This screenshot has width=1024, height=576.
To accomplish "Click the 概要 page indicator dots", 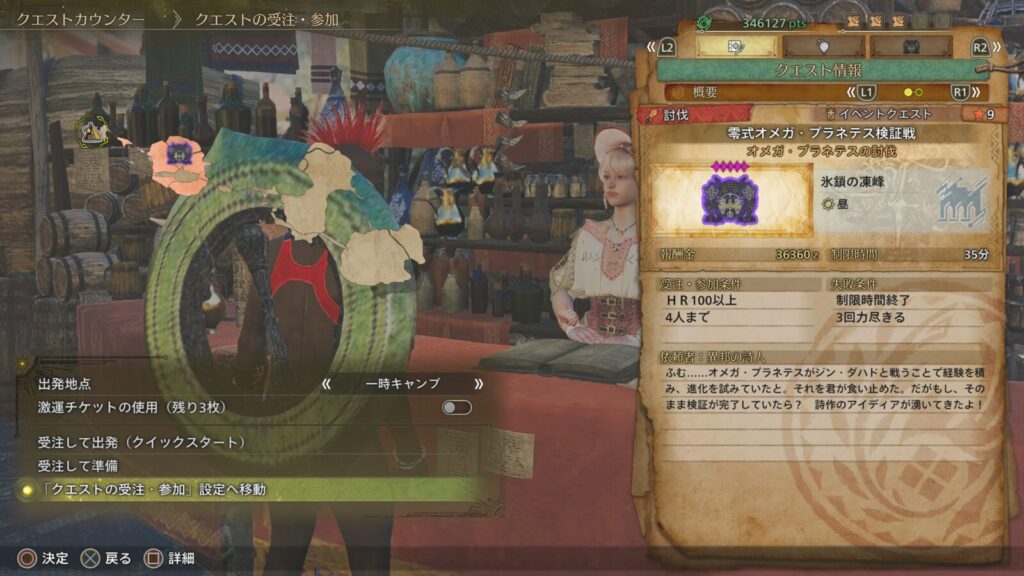I will [913, 92].
